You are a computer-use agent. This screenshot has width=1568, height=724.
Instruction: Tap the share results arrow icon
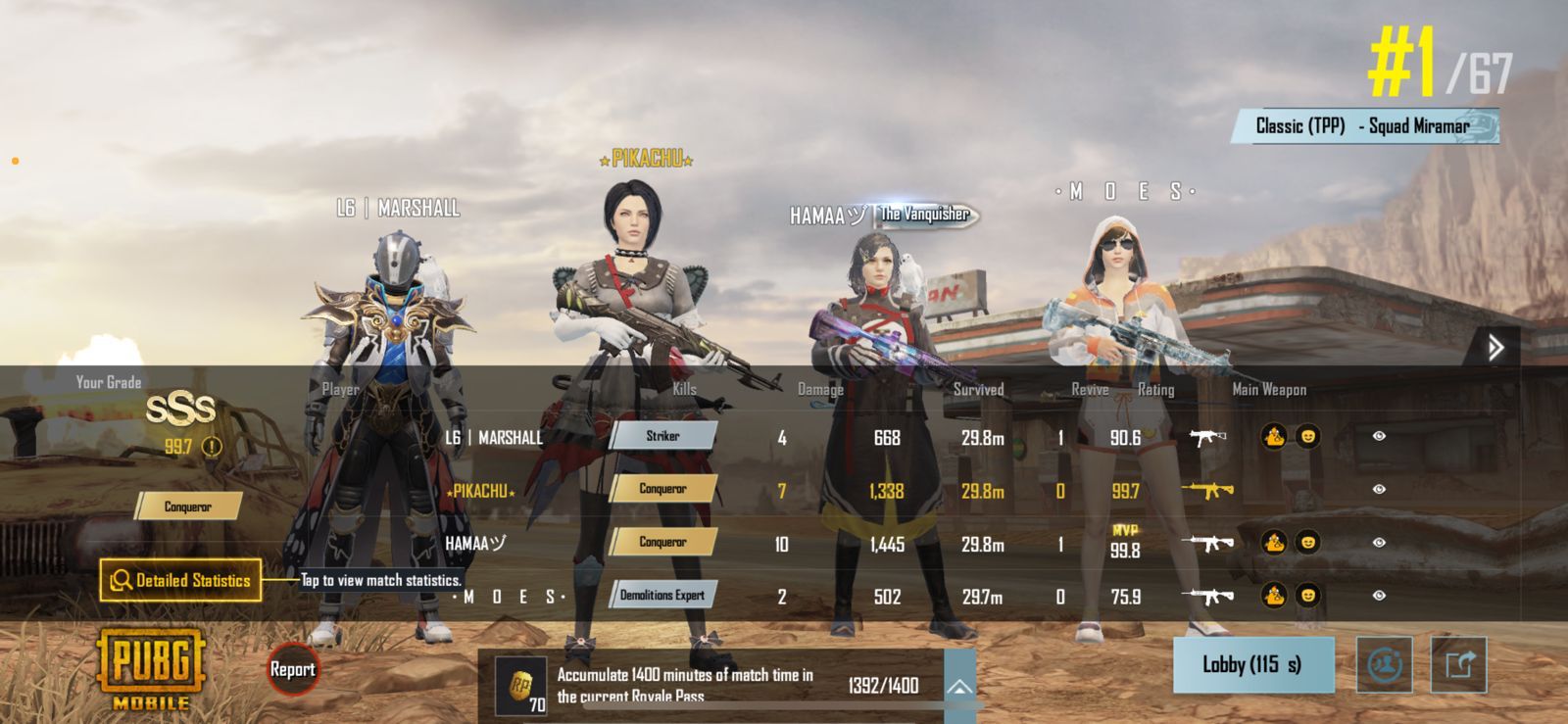1458,665
